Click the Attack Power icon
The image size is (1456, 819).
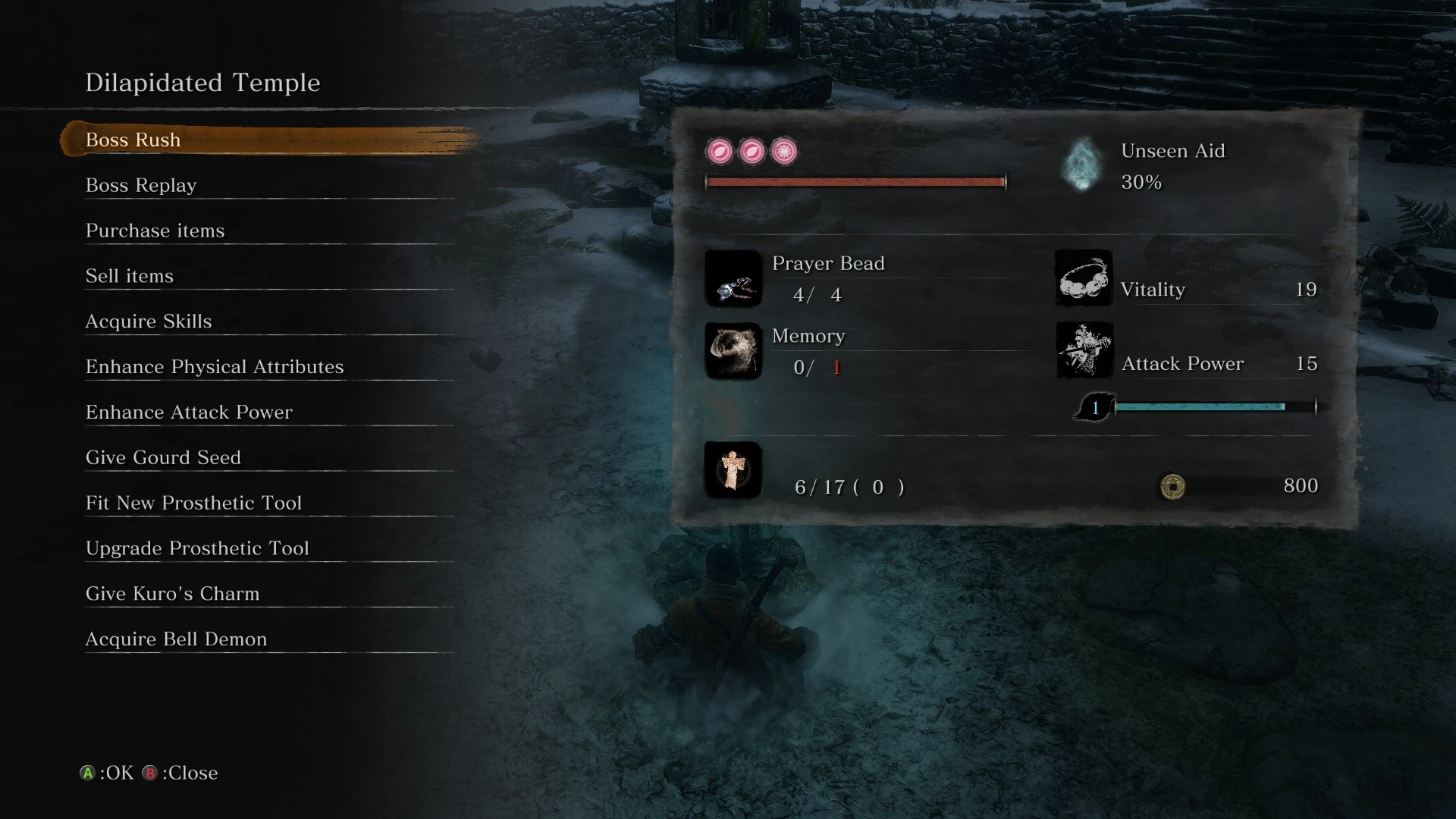click(x=1083, y=350)
